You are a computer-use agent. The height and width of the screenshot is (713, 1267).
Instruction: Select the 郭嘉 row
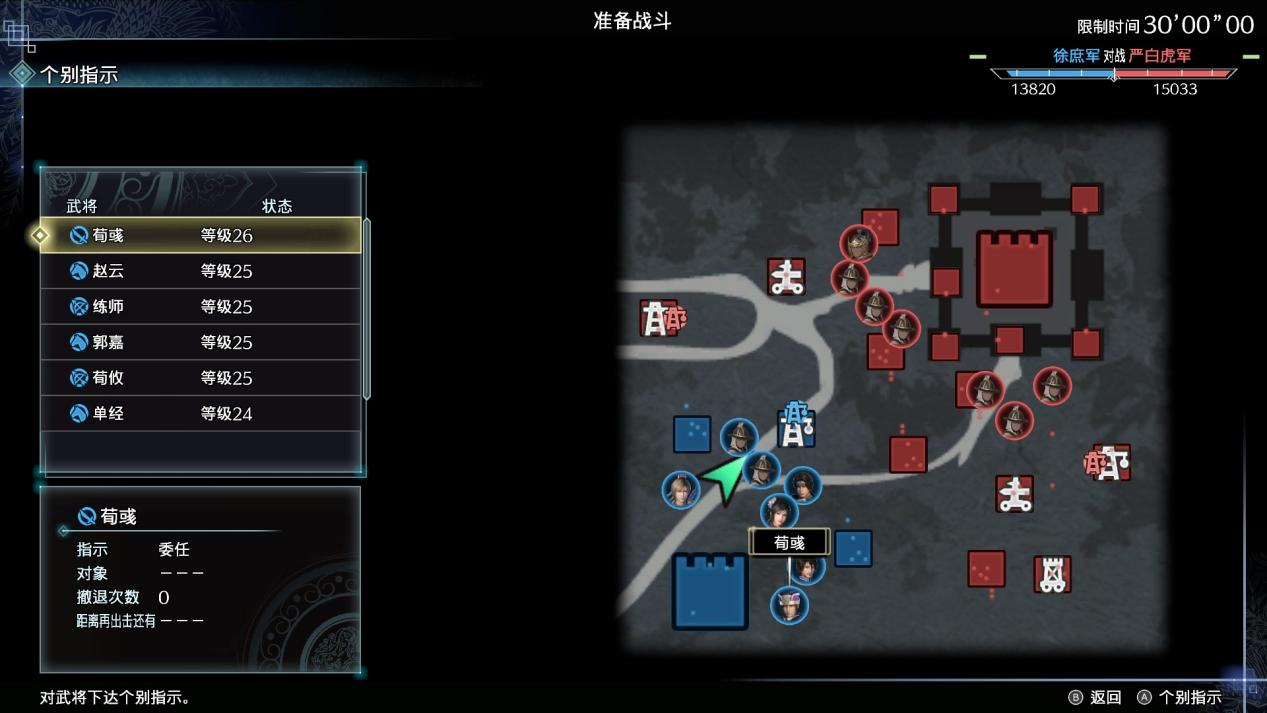(x=200, y=342)
